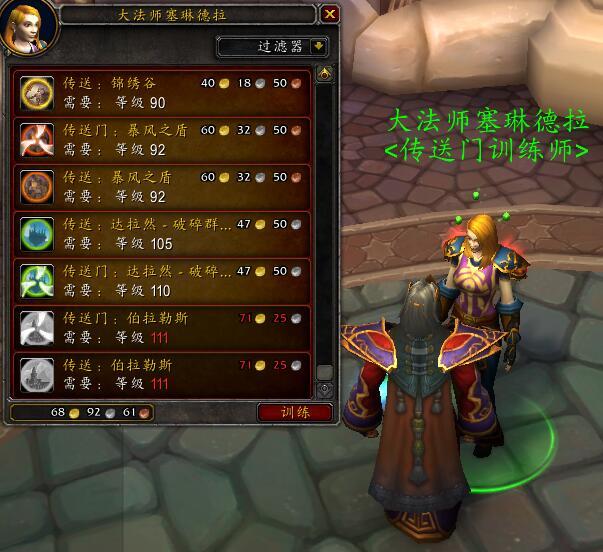Close the portal trainer window
Screen dimensions: 603x552
[x=329, y=14]
